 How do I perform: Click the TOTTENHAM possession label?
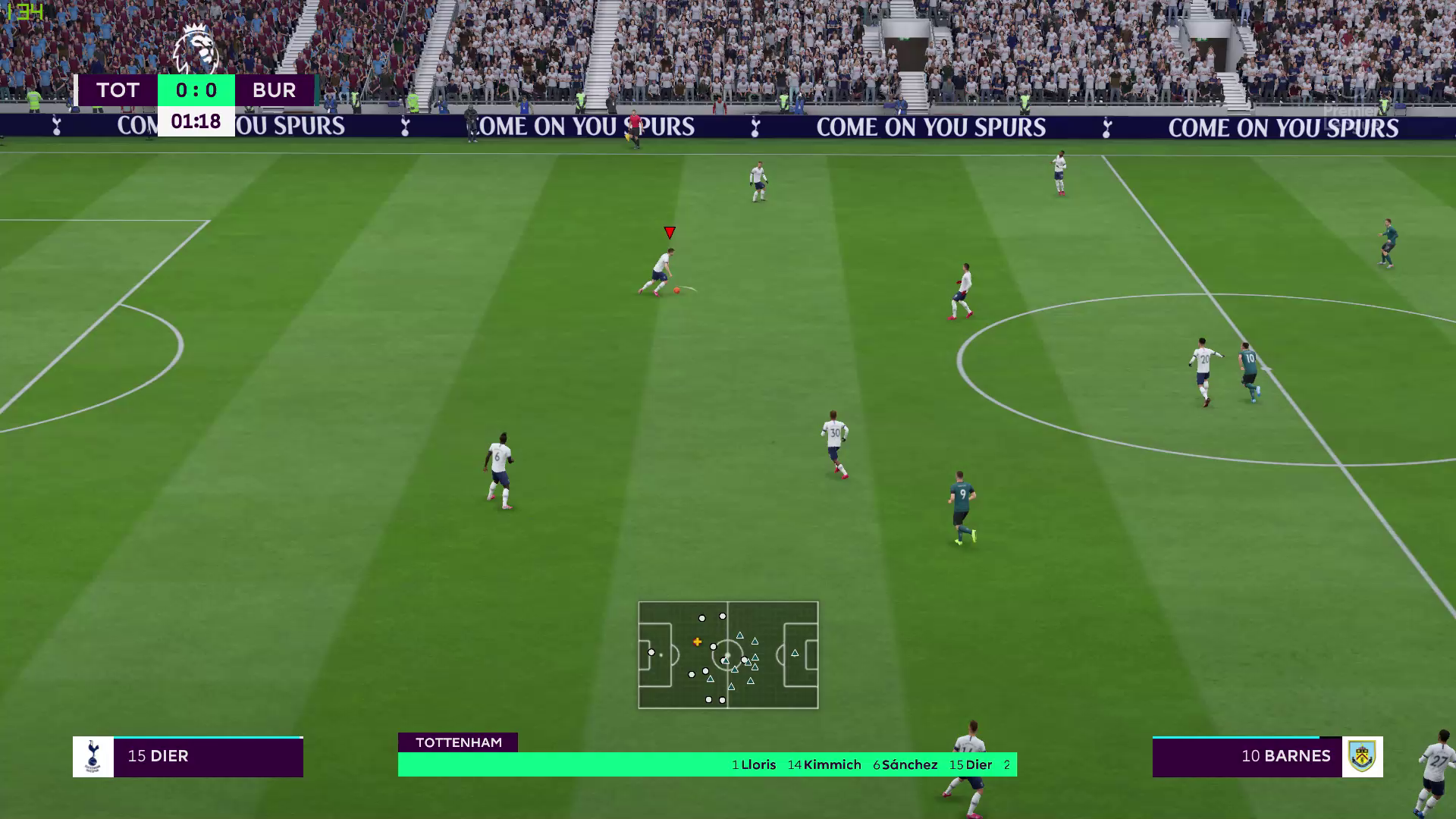(x=459, y=742)
